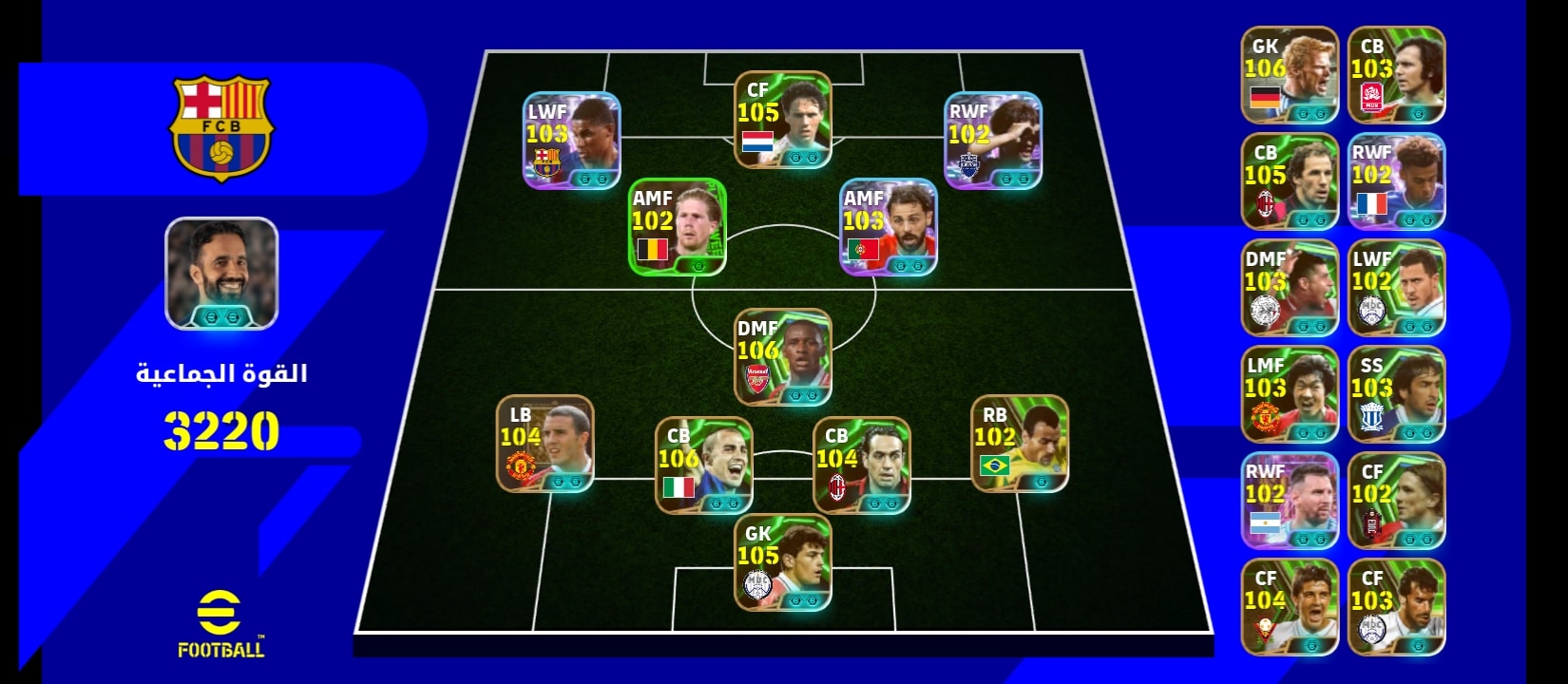Viewport: 1568px width, 684px height.
Task: Choose the CB 105 bench card
Action: (1290, 181)
